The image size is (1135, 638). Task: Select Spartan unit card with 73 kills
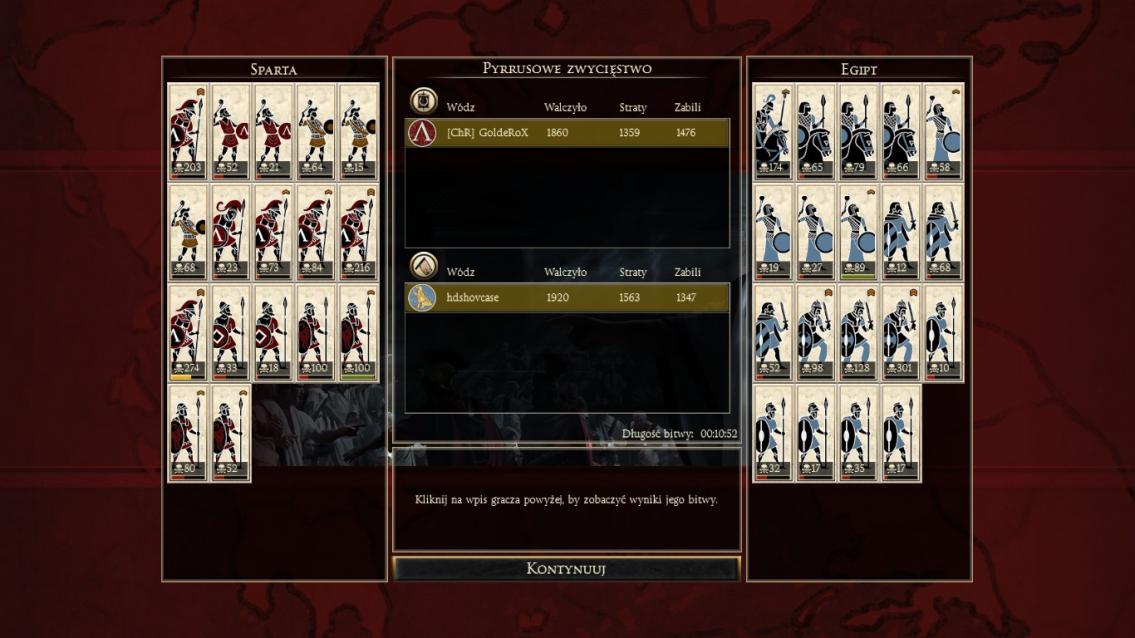pyautogui.click(x=273, y=232)
